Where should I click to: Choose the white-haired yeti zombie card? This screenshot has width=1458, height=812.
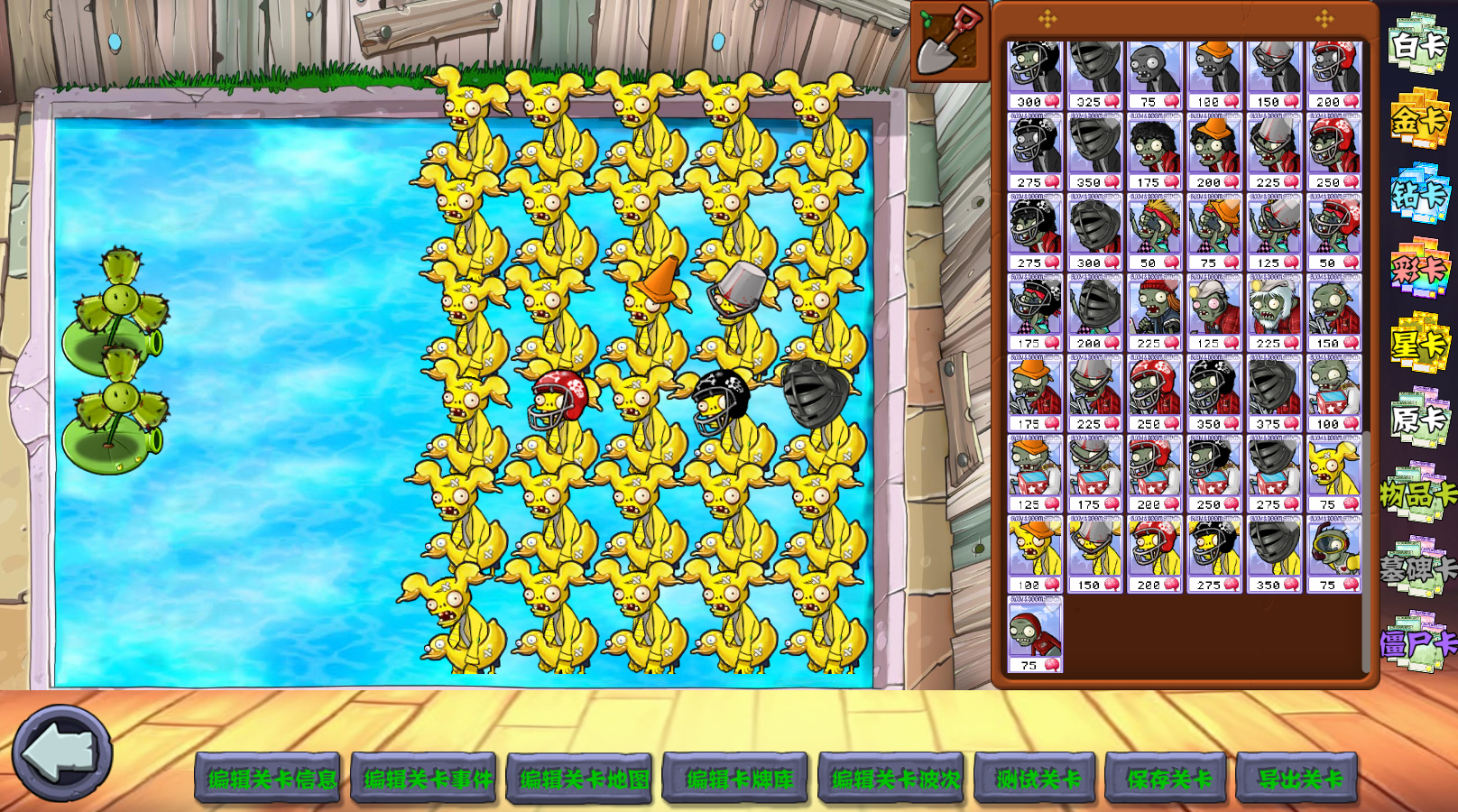[x=1273, y=312]
